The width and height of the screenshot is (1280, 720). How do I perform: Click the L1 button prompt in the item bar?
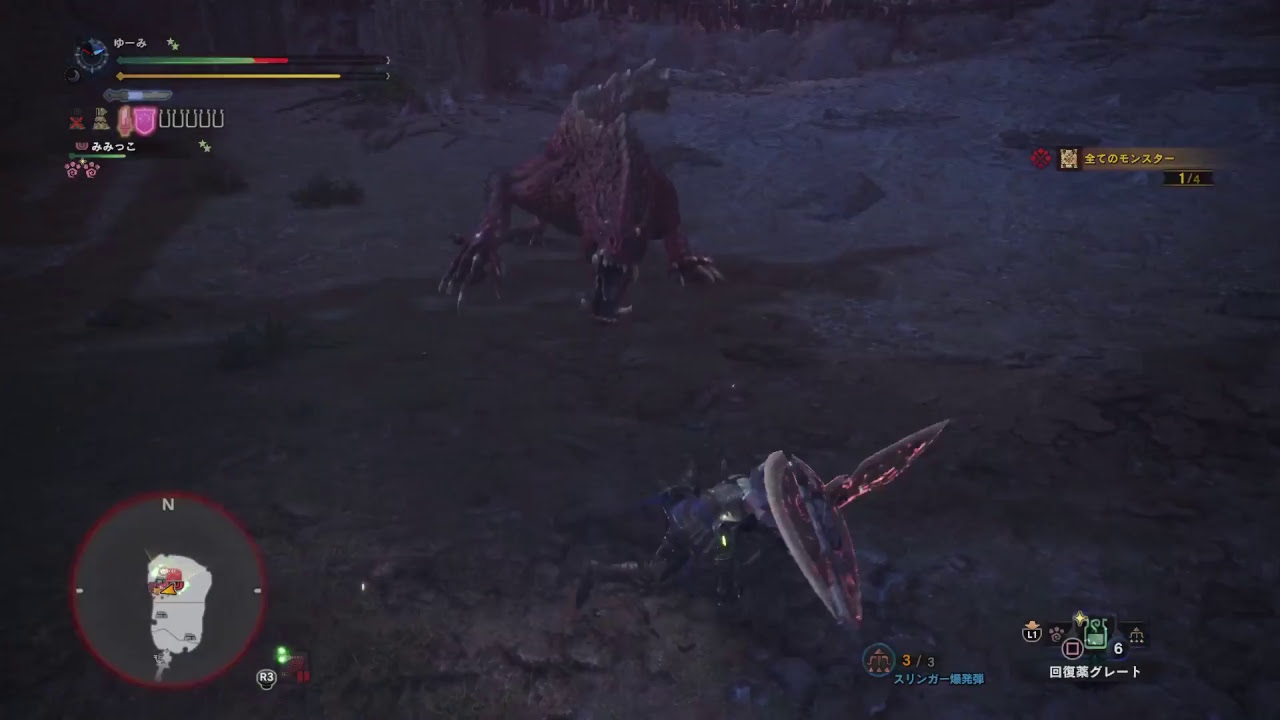pyautogui.click(x=1031, y=634)
